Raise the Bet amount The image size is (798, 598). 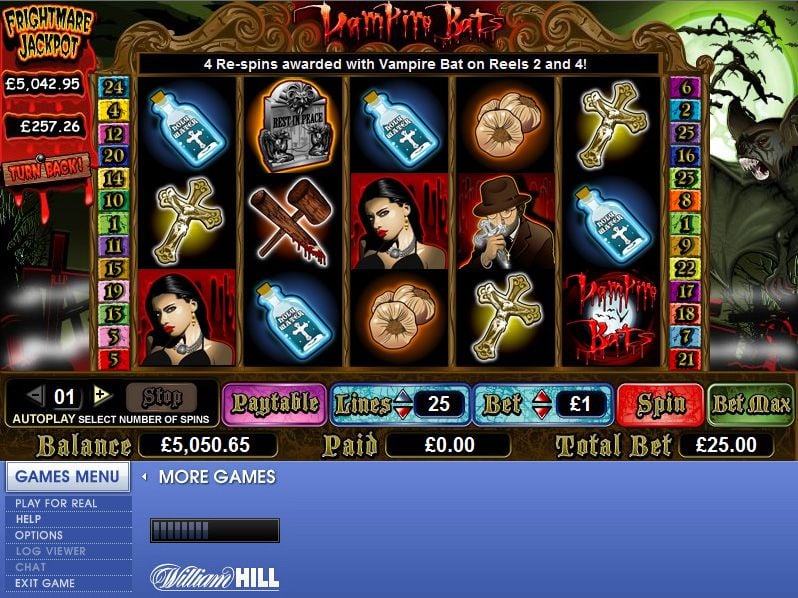coord(541,396)
